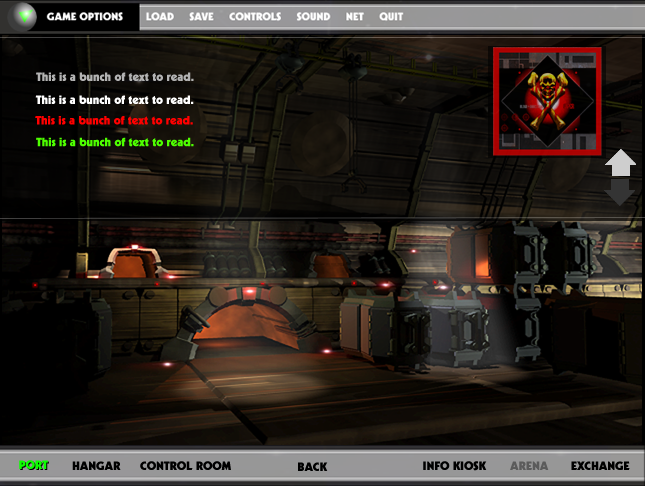The image size is (645, 486).
Task: Select the Arena option
Action: coord(529,466)
